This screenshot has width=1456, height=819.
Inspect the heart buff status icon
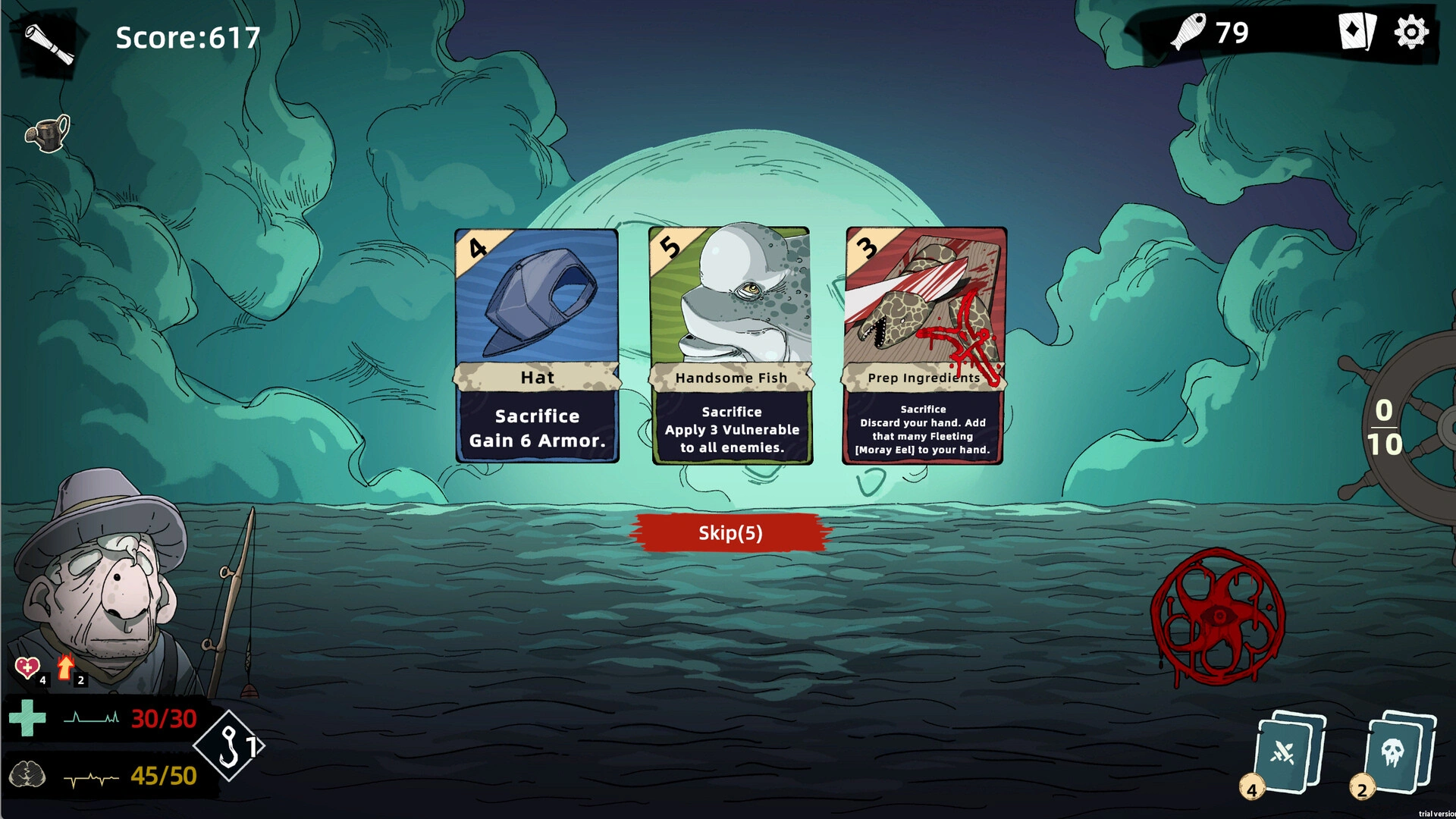(x=27, y=667)
